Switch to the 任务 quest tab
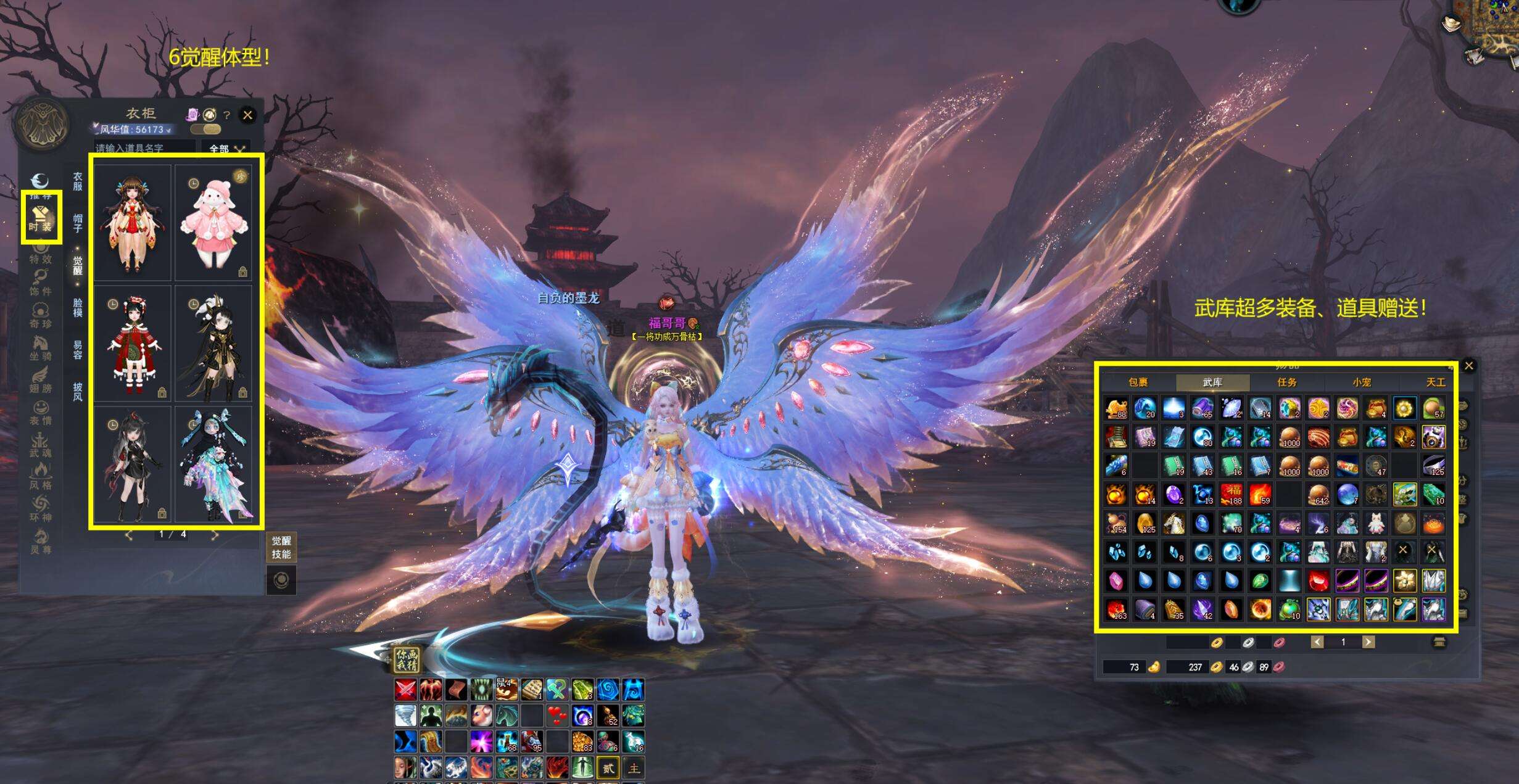1519x784 pixels. [1287, 382]
